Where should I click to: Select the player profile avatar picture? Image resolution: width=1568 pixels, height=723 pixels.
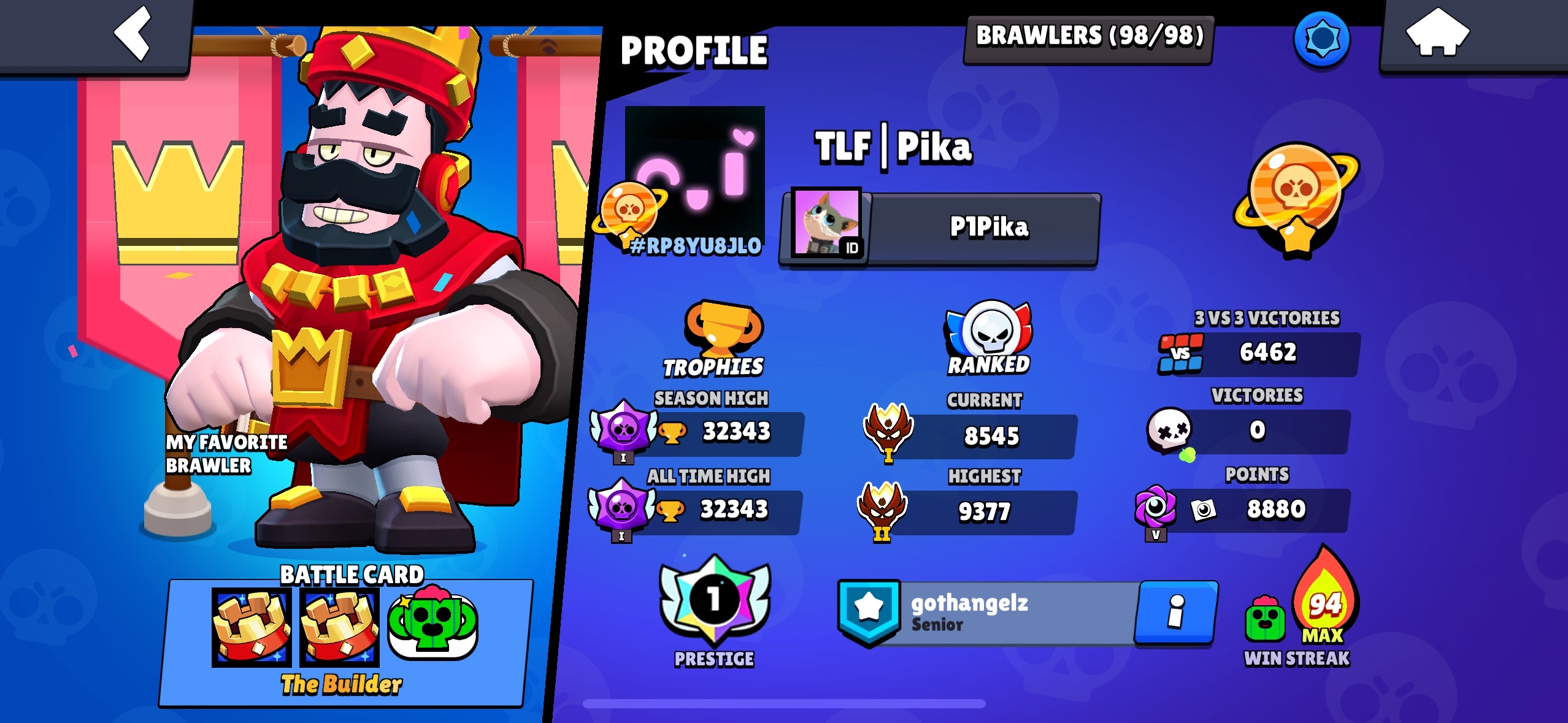694,169
